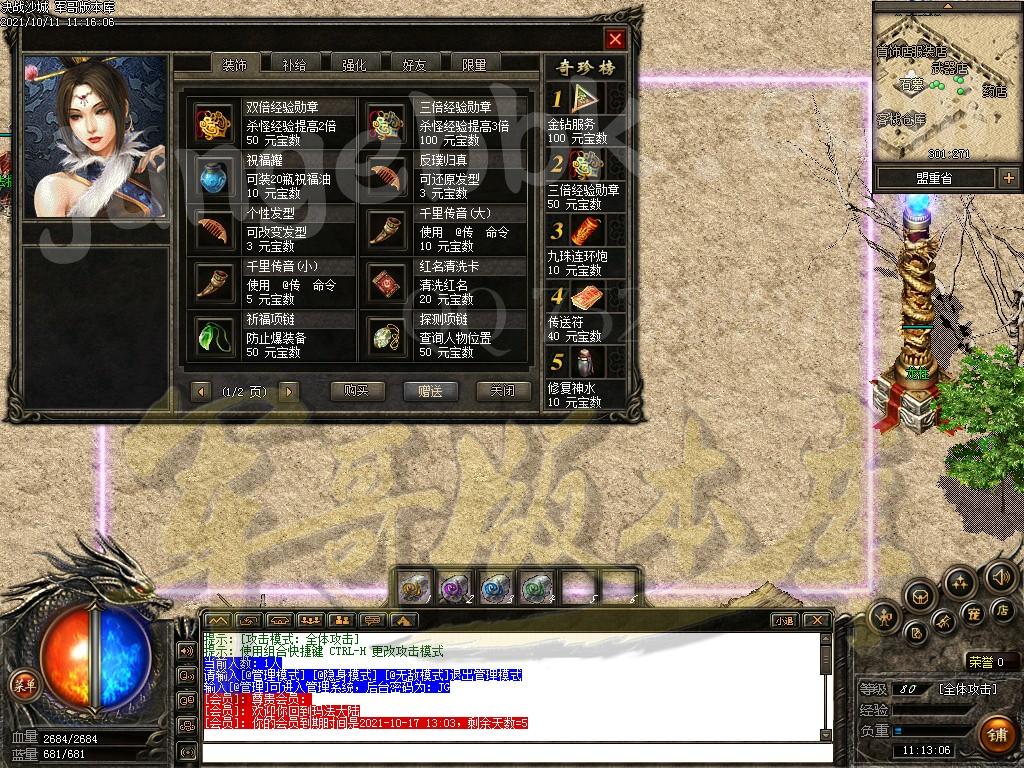Viewport: 1024px width, 768px height.
Task: Open the 店 shop round button
Action: tap(1002, 609)
